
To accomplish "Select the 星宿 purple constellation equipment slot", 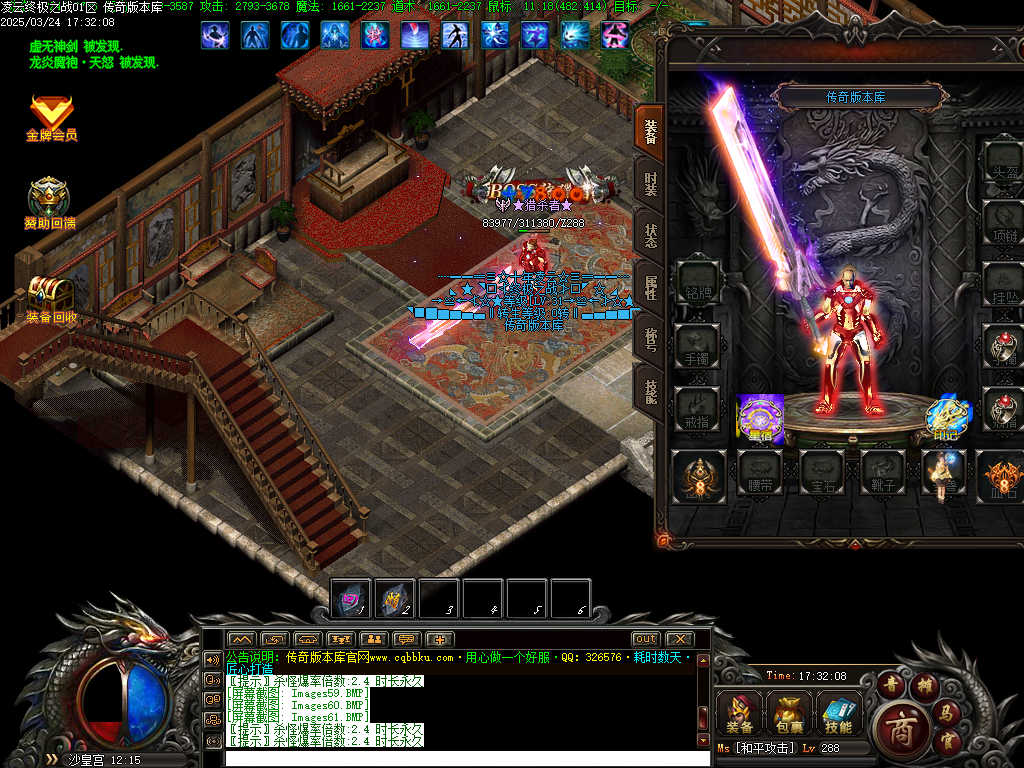I will (x=761, y=418).
